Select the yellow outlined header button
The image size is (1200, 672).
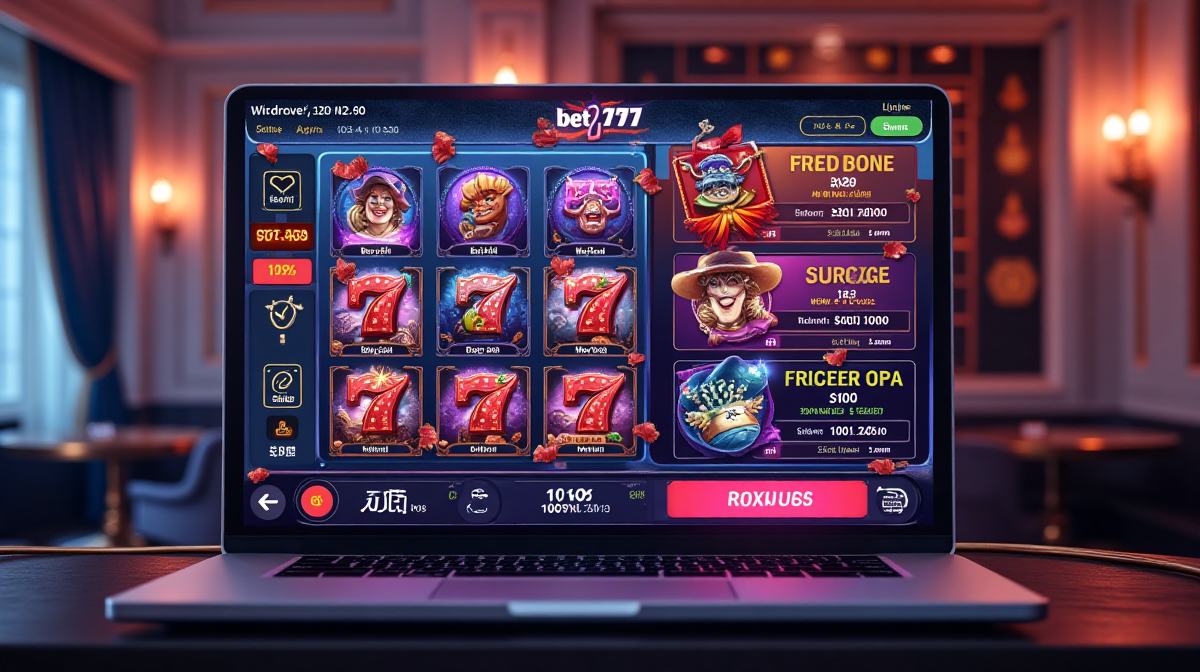tap(832, 126)
